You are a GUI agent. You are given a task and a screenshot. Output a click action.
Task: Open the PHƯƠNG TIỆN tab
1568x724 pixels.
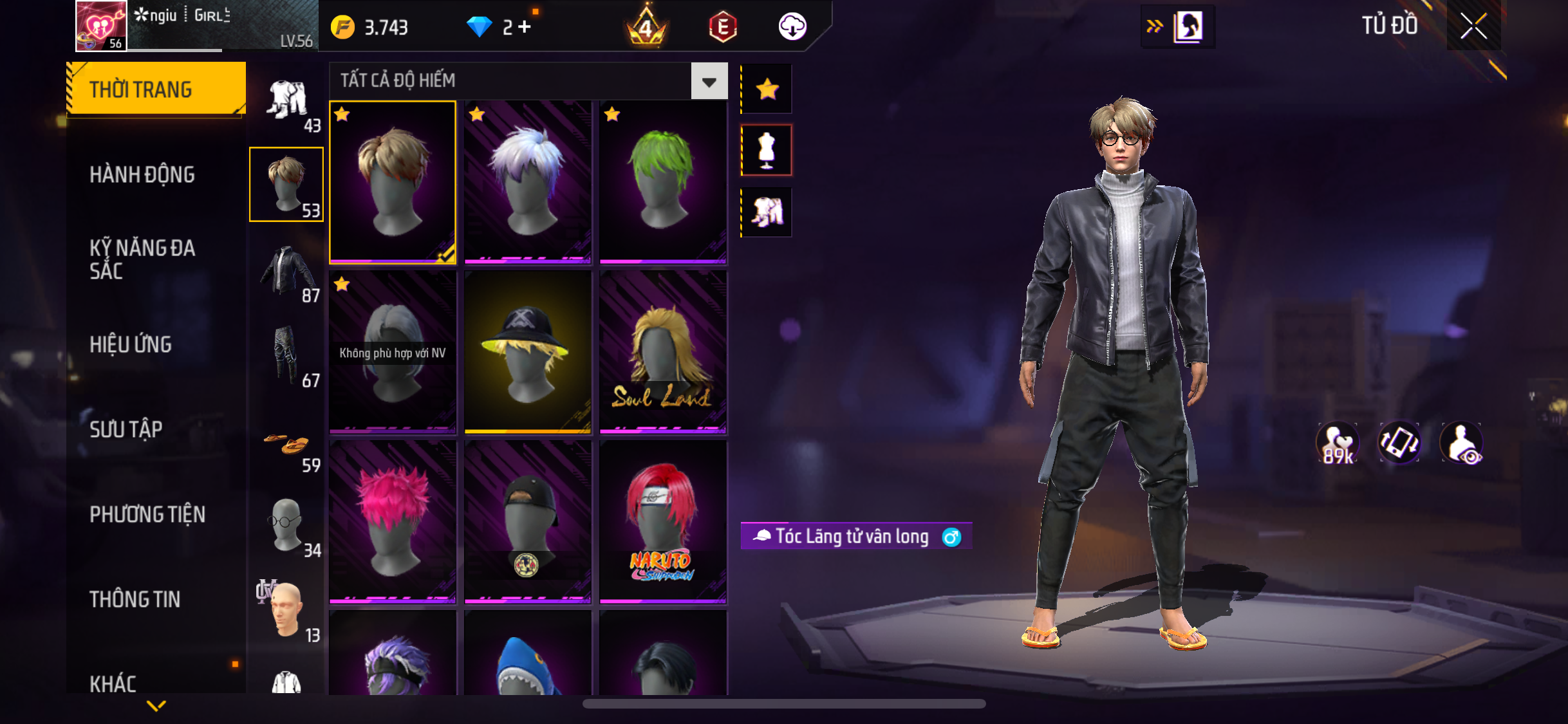click(147, 514)
